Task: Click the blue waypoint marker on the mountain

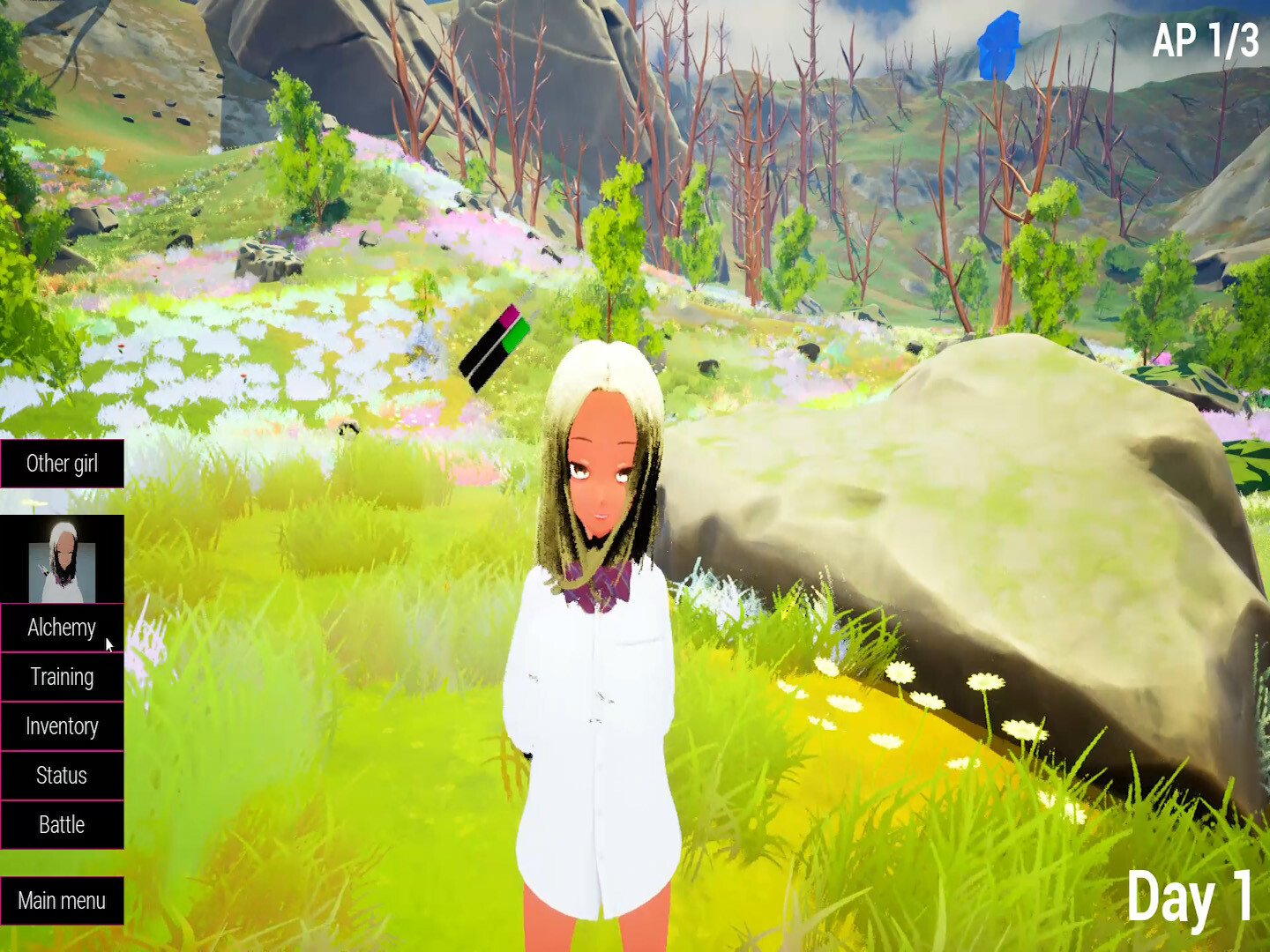Action: [998, 44]
